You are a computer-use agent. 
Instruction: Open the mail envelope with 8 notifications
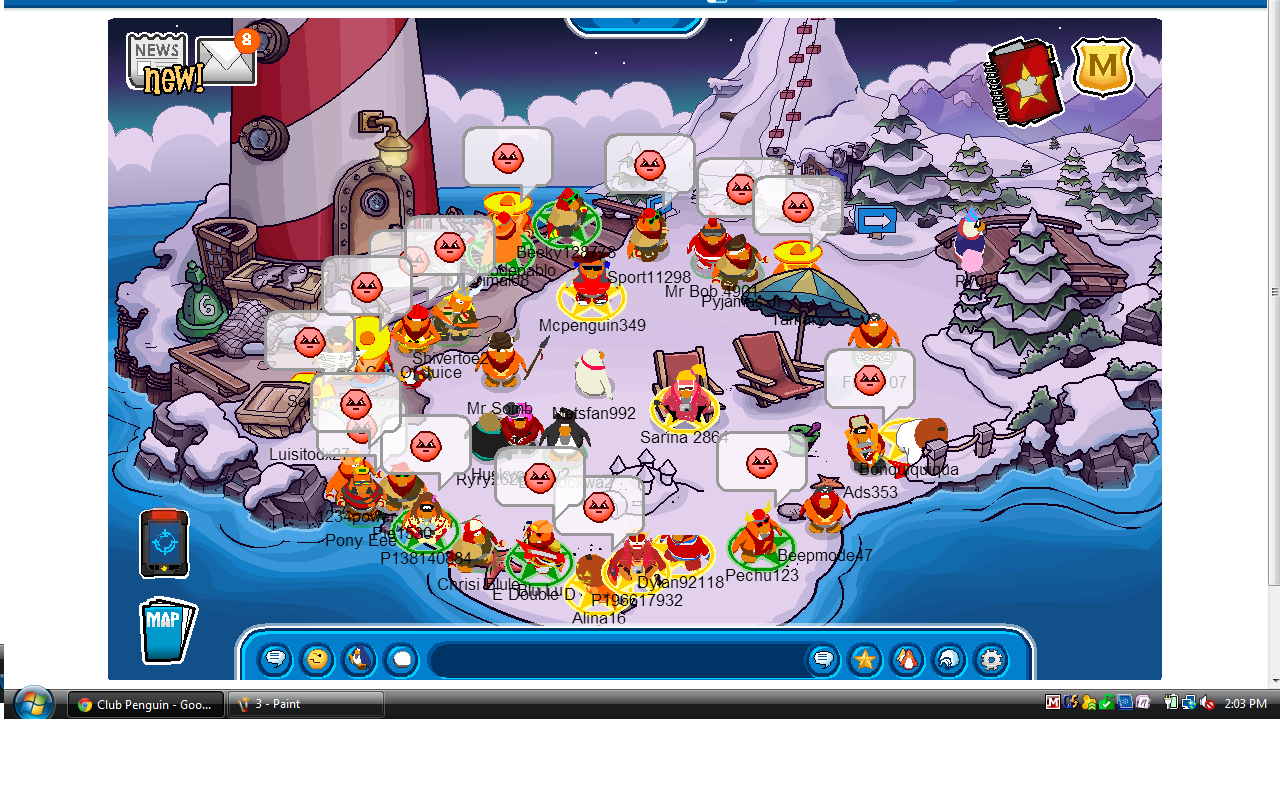point(226,62)
